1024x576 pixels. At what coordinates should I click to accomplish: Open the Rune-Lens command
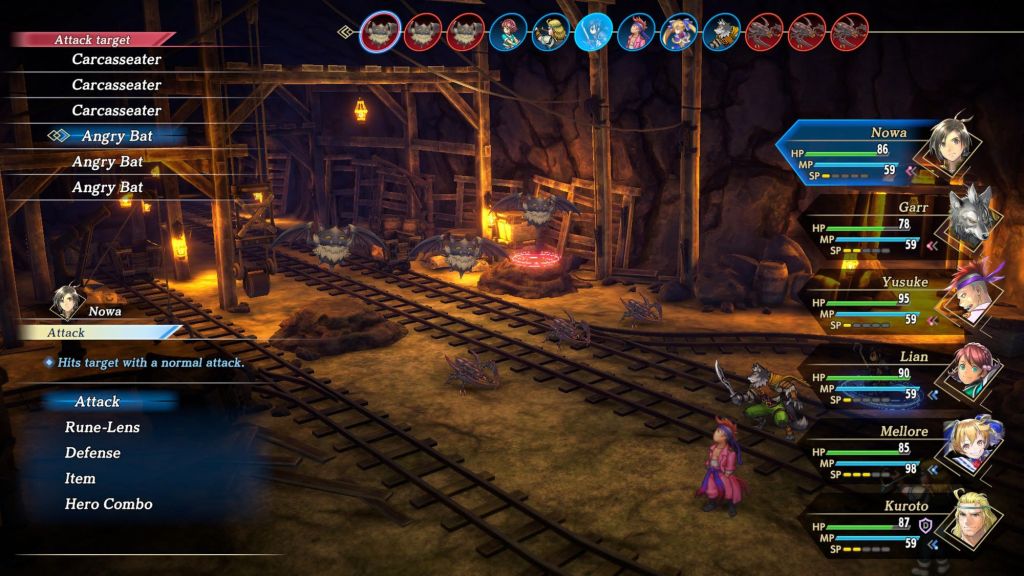point(102,428)
